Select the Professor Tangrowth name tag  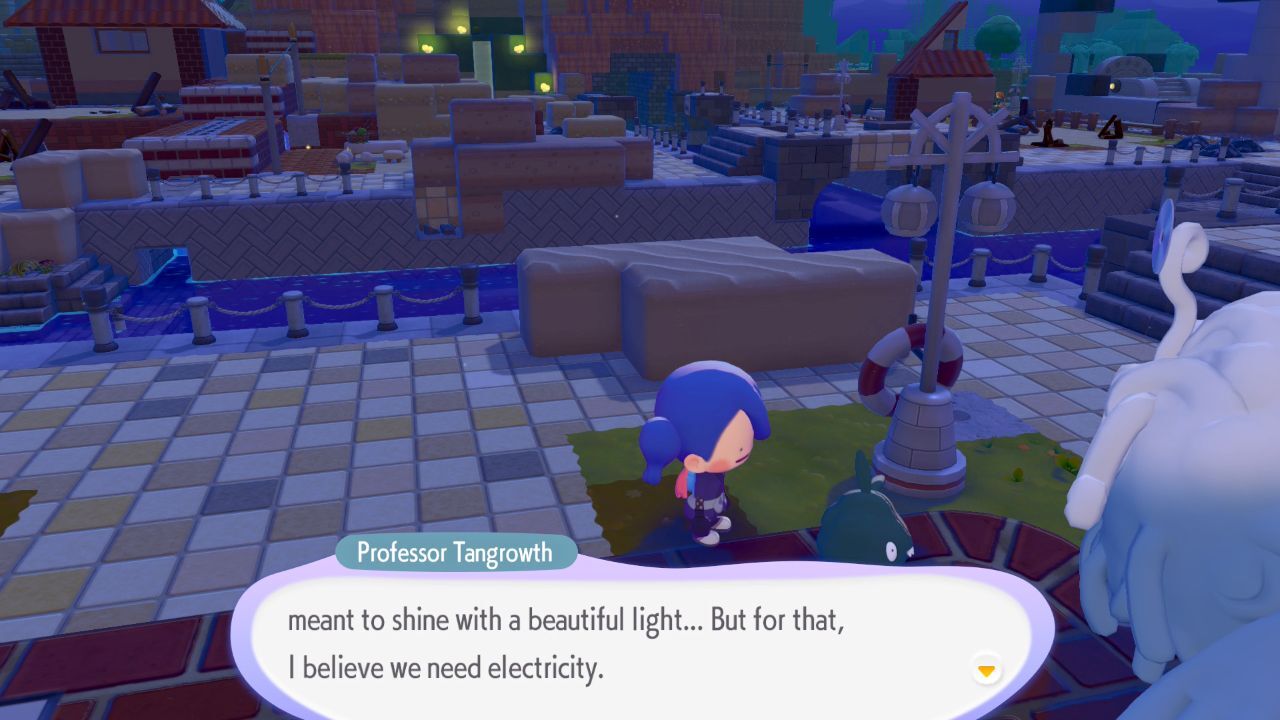[455, 552]
